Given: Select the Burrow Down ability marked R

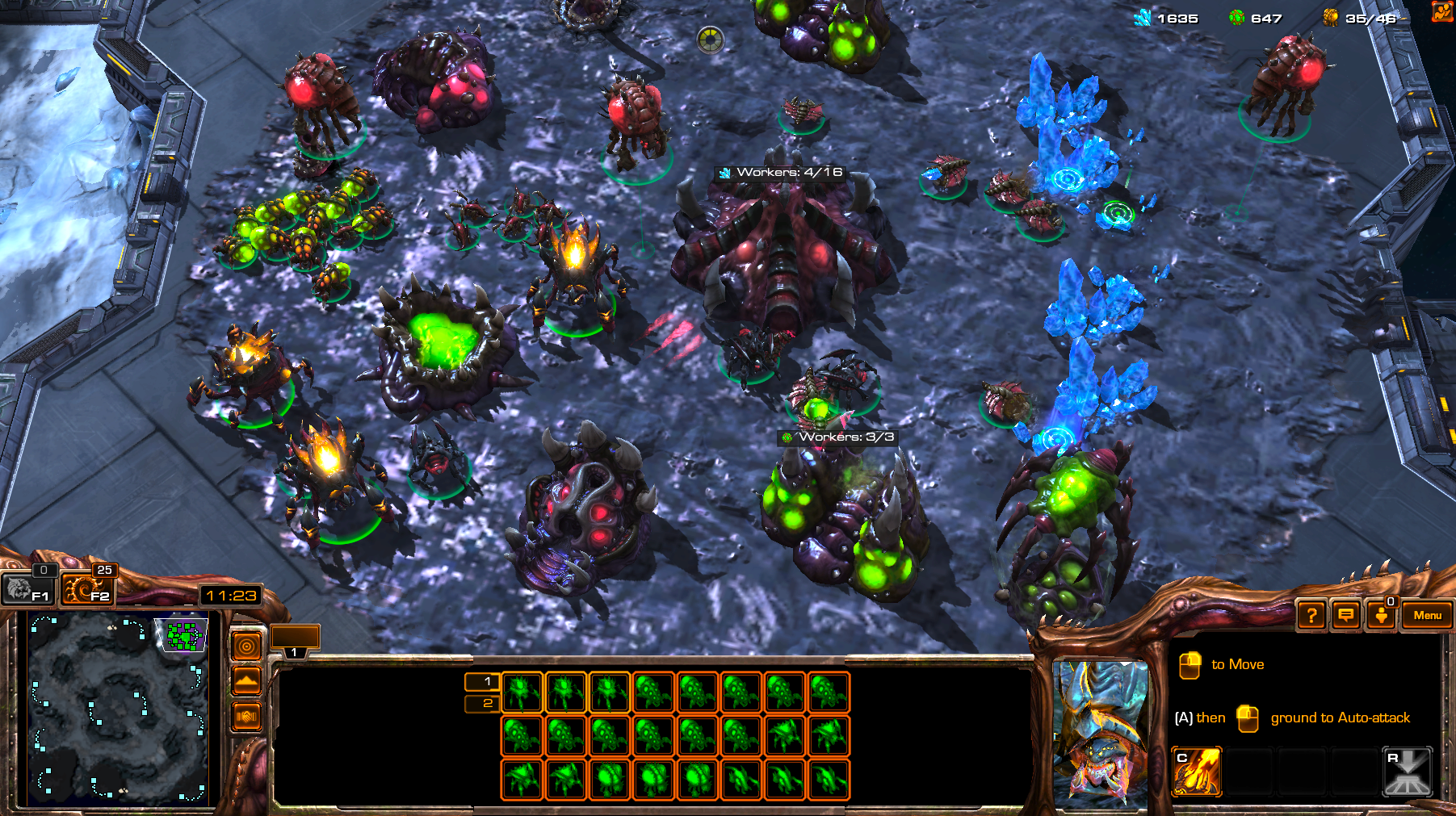Looking at the screenshot, I should click(x=1409, y=771).
